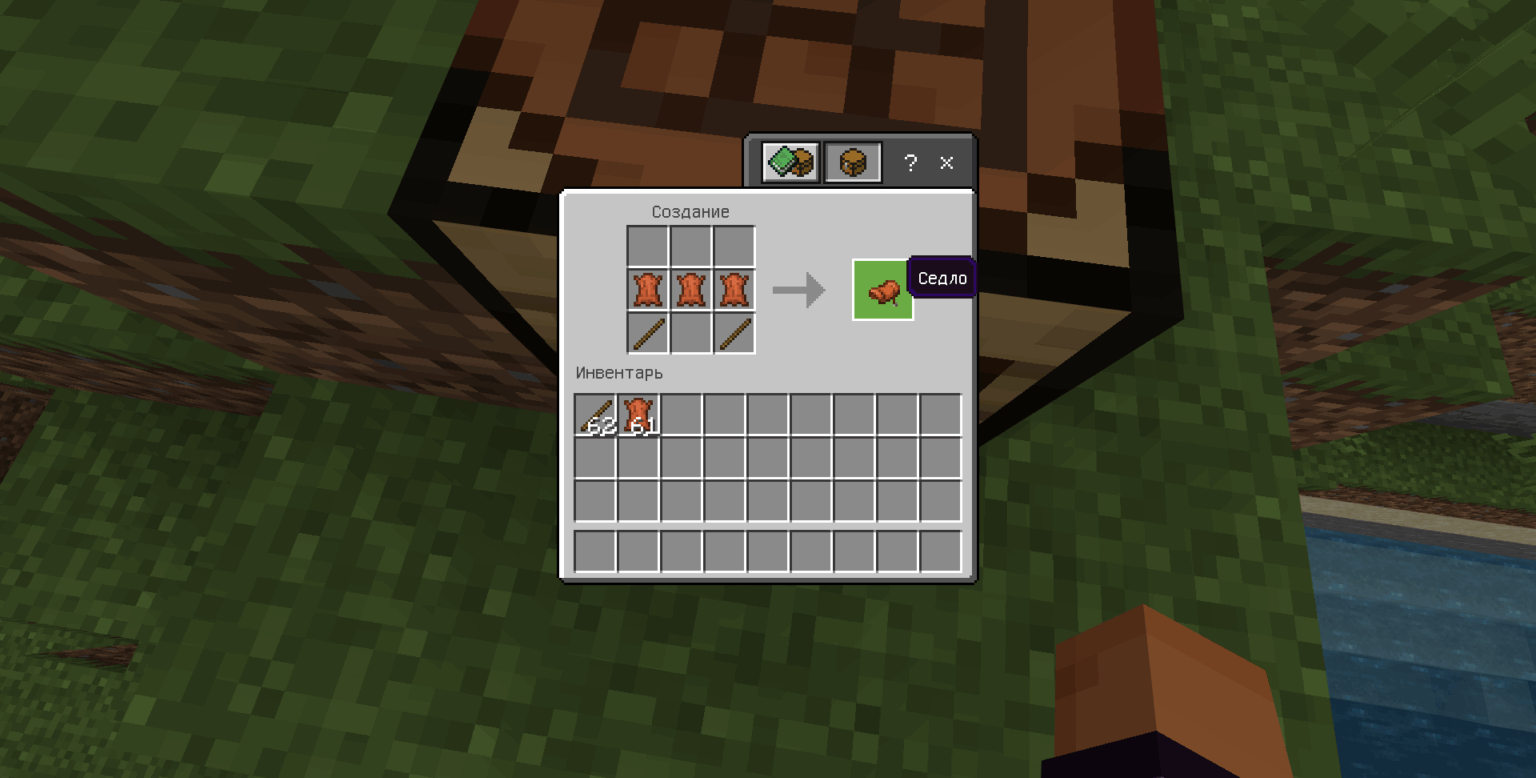
Task: Open the help menu via the question mark
Action: pyautogui.click(x=909, y=163)
